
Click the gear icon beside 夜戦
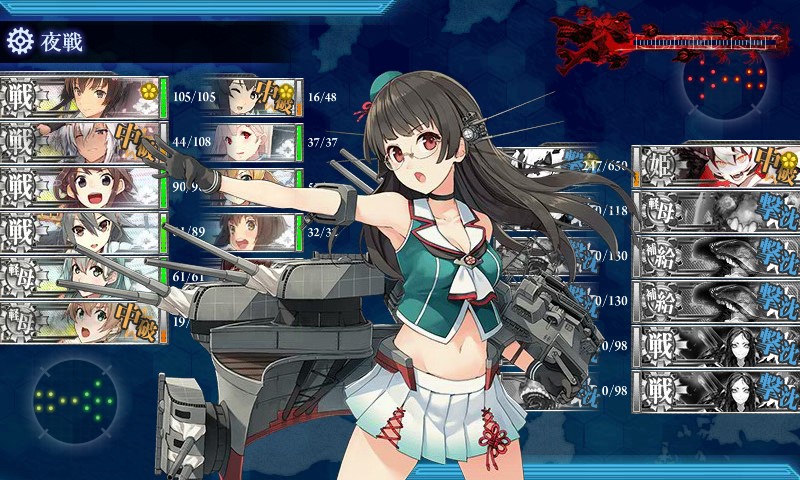pyautogui.click(x=19, y=41)
